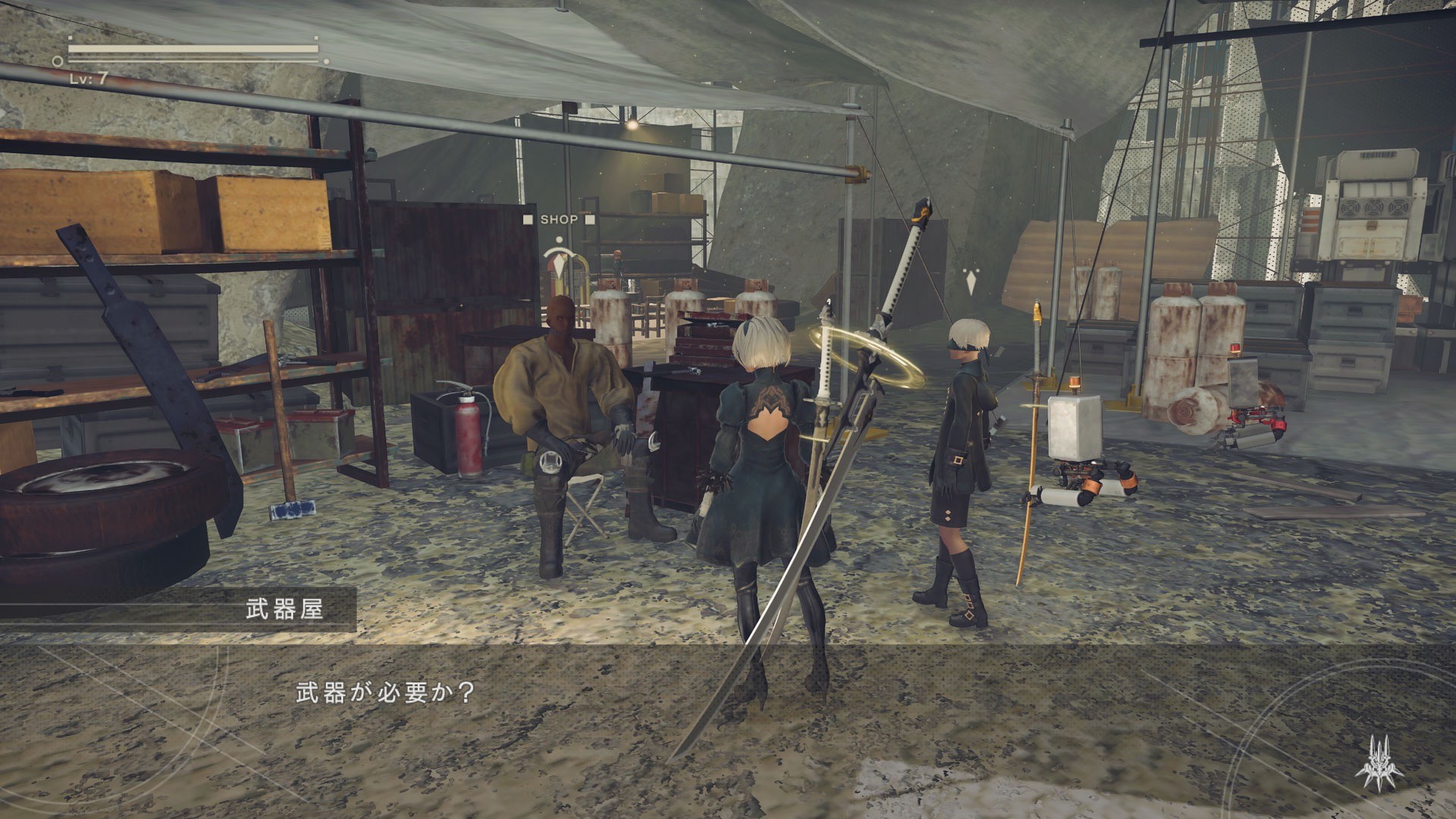Select the SHOP marker above the weapon trader
This screenshot has width=1456, height=819.
point(559,220)
